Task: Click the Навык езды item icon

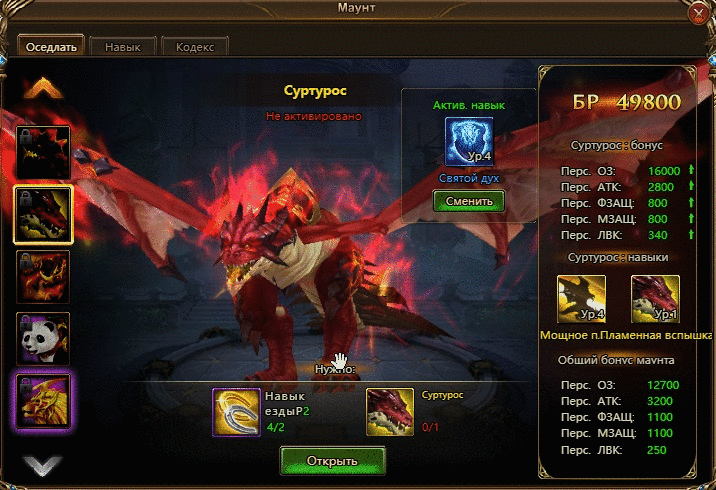Action: (236, 412)
